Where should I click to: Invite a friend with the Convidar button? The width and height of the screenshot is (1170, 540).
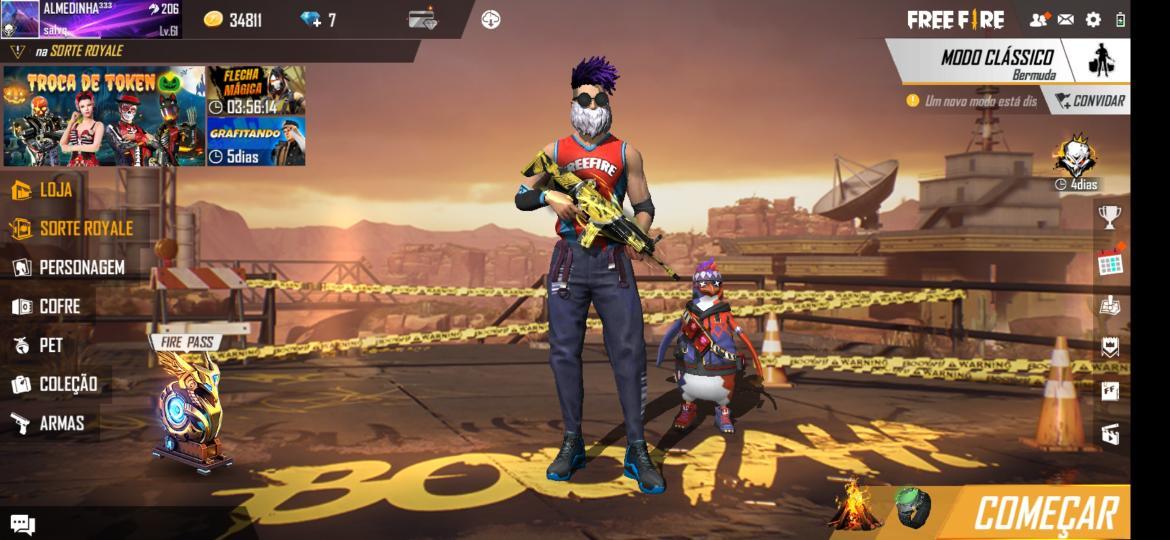[1089, 101]
